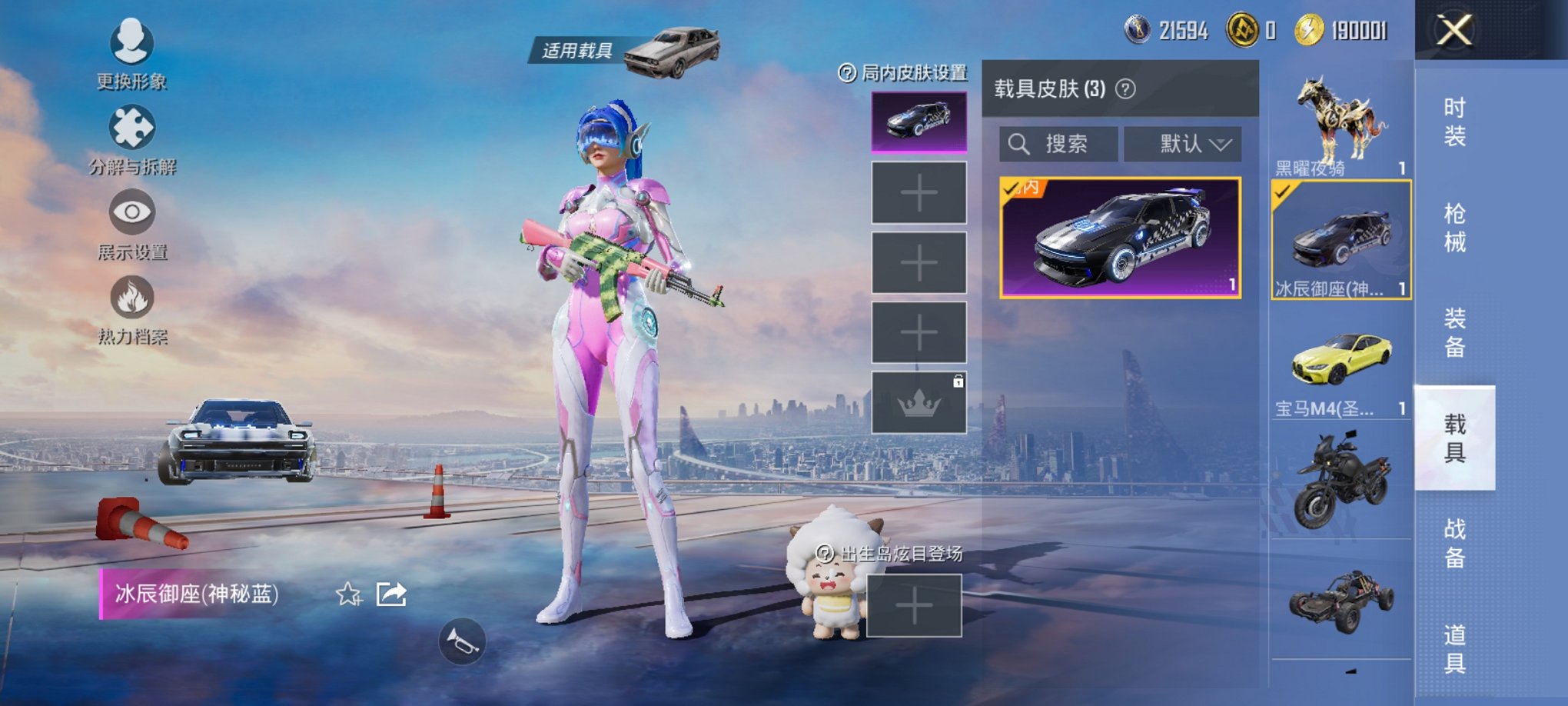Click the first empty plus slot

pyautogui.click(x=919, y=193)
